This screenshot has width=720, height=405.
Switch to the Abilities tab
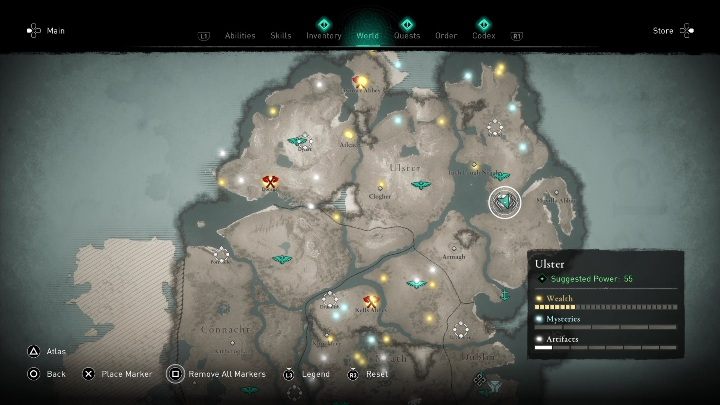tap(239, 35)
